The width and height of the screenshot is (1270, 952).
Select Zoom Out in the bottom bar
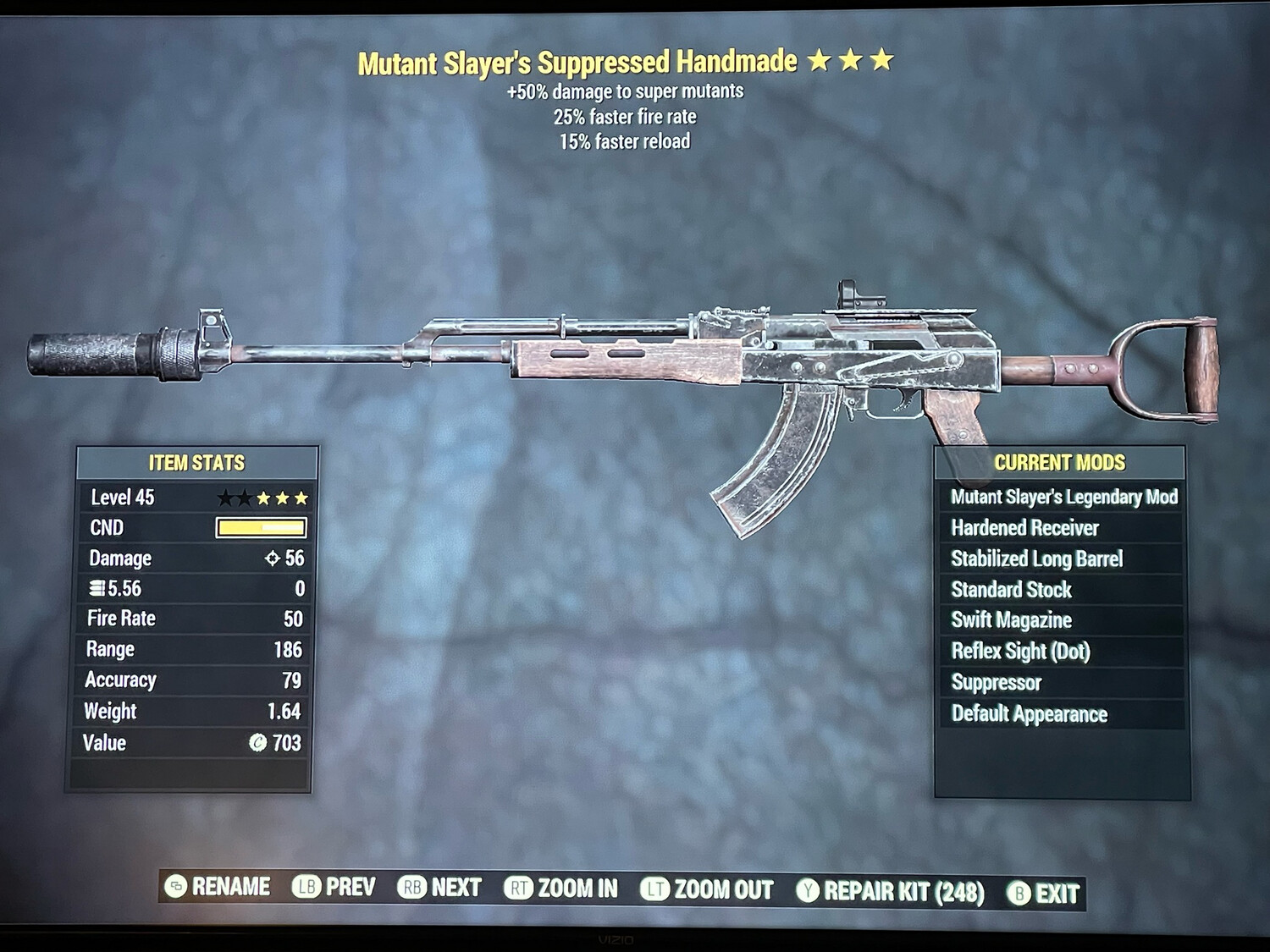tap(707, 890)
